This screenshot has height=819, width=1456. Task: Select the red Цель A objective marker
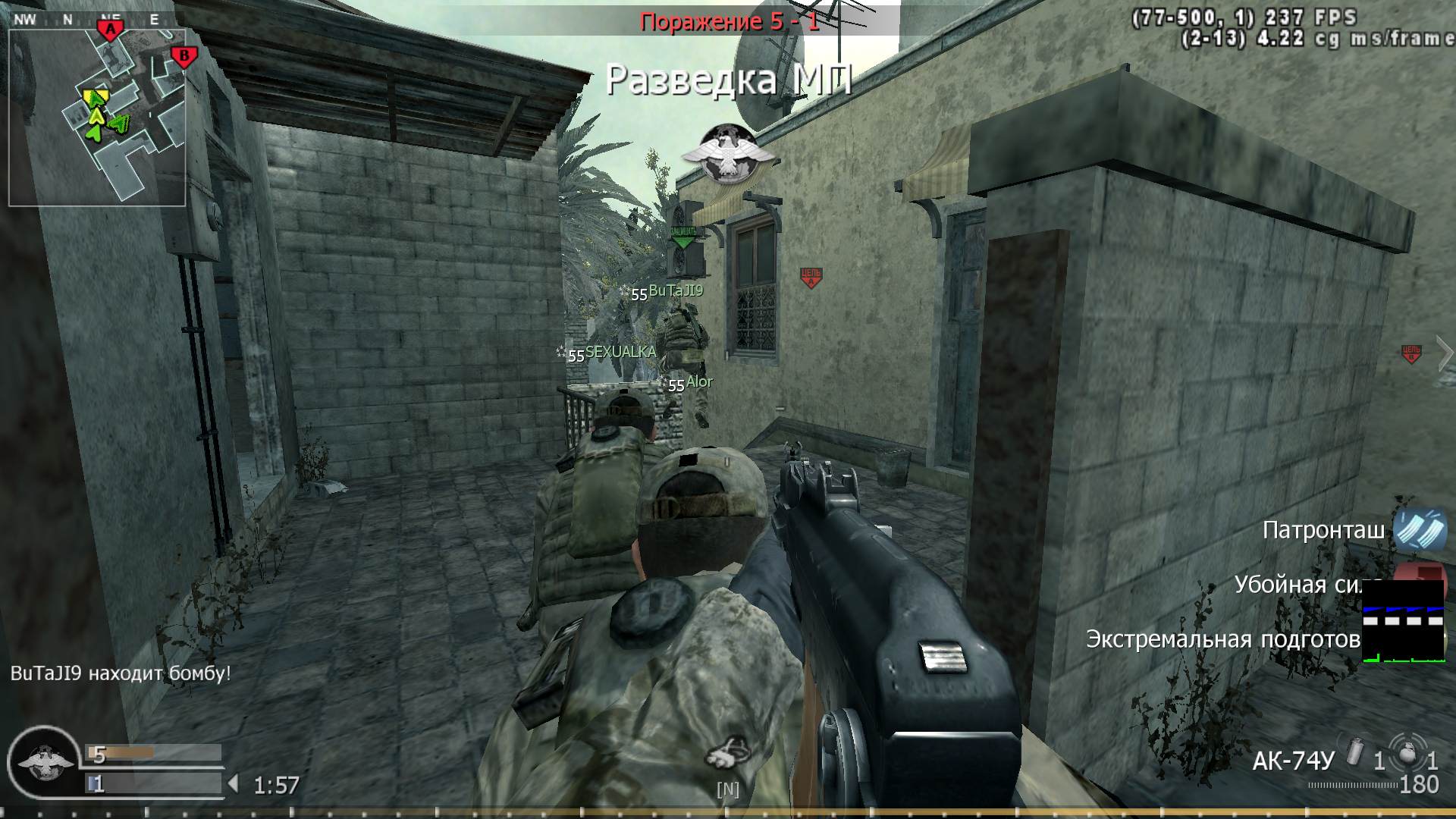811,278
